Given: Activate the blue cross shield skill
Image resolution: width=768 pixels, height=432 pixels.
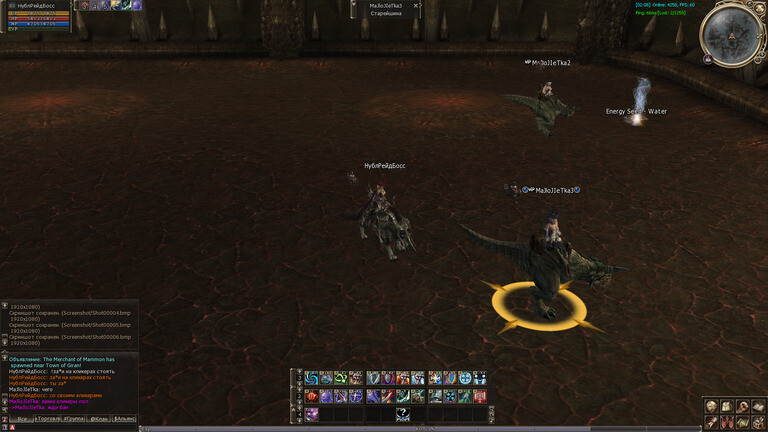Looking at the screenshot, I should [466, 378].
